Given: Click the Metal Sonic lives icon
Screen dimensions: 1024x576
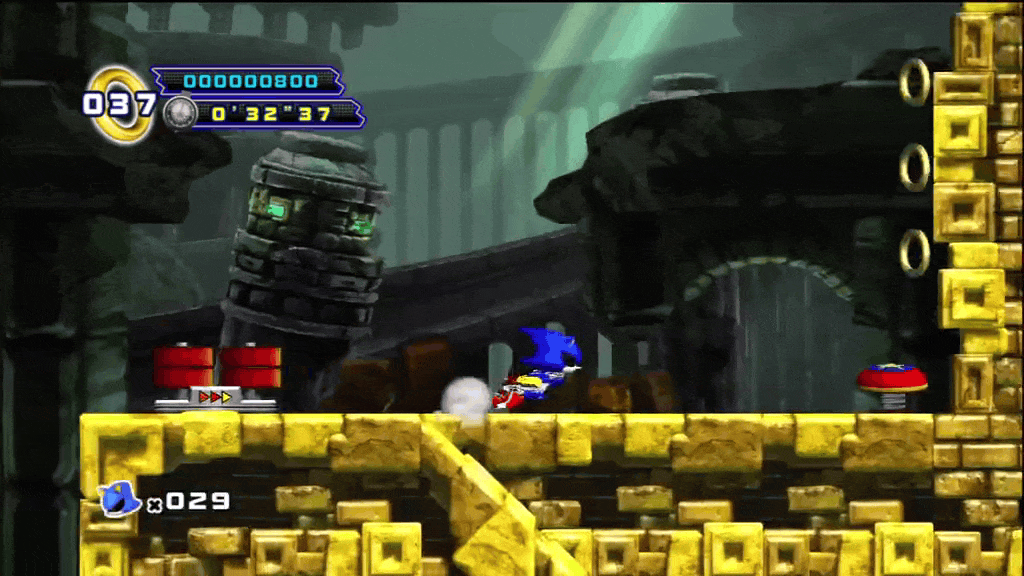Looking at the screenshot, I should [120, 497].
